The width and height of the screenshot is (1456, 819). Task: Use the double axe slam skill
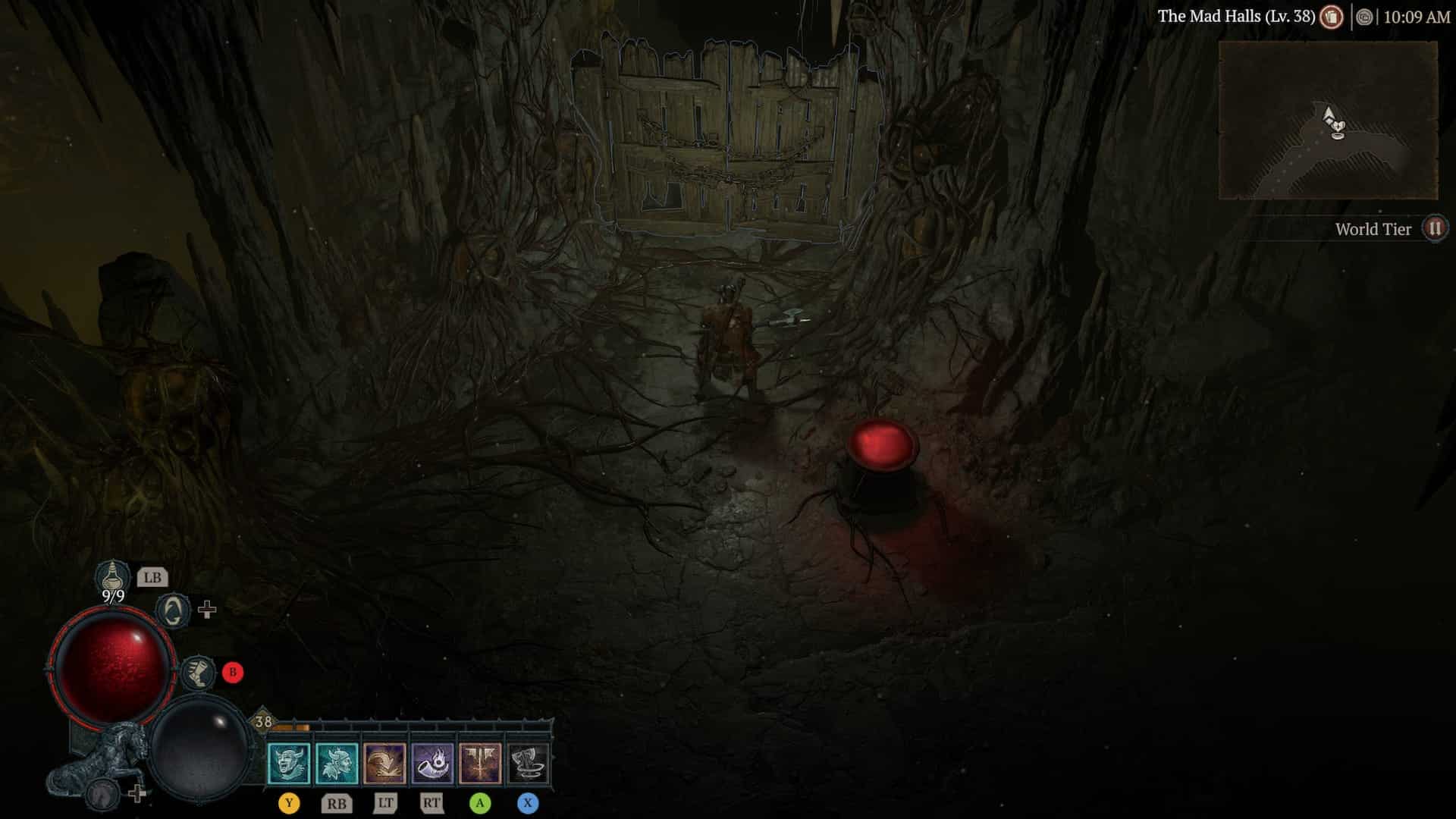pos(480,763)
